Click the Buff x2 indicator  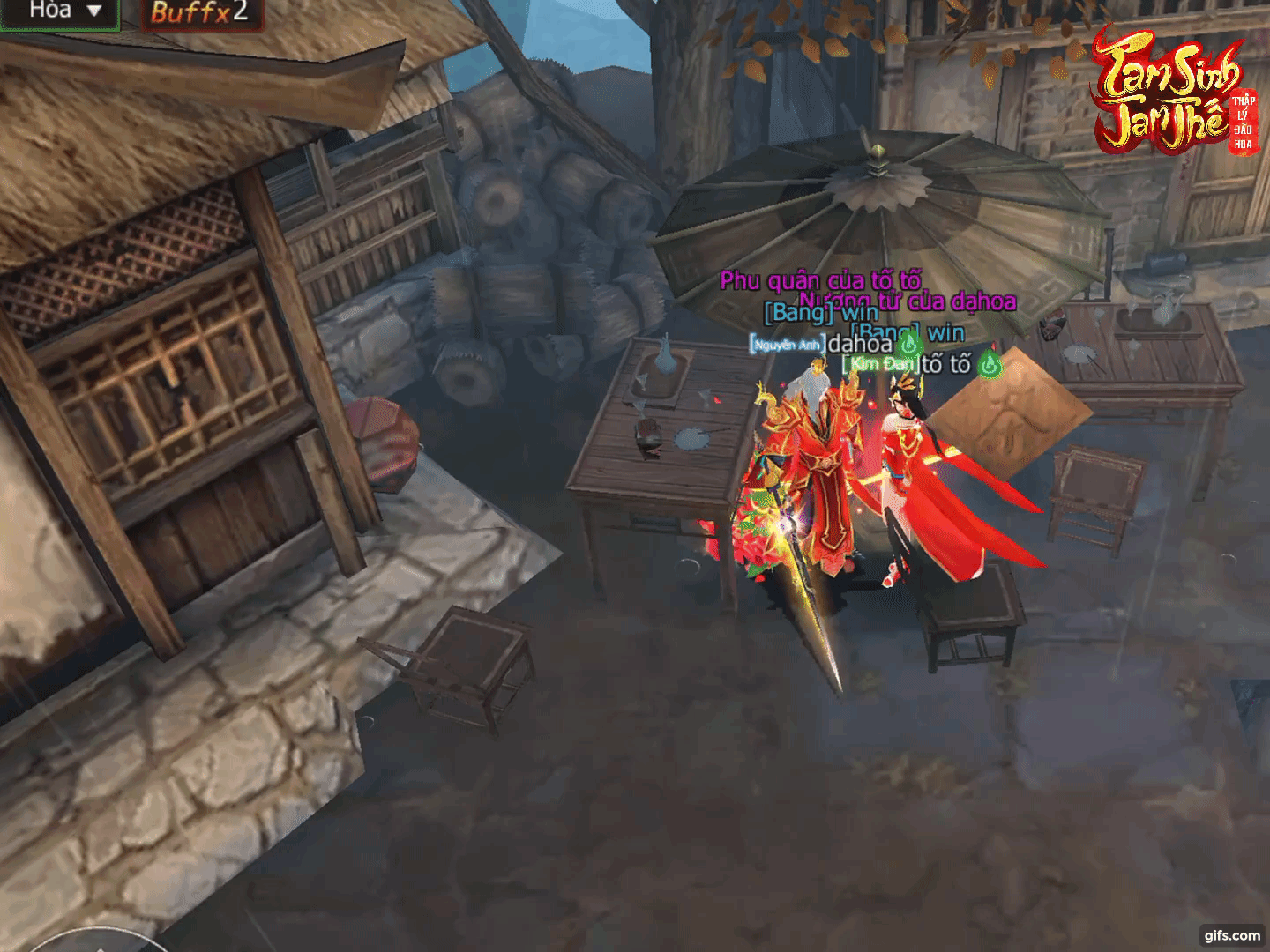click(x=199, y=12)
